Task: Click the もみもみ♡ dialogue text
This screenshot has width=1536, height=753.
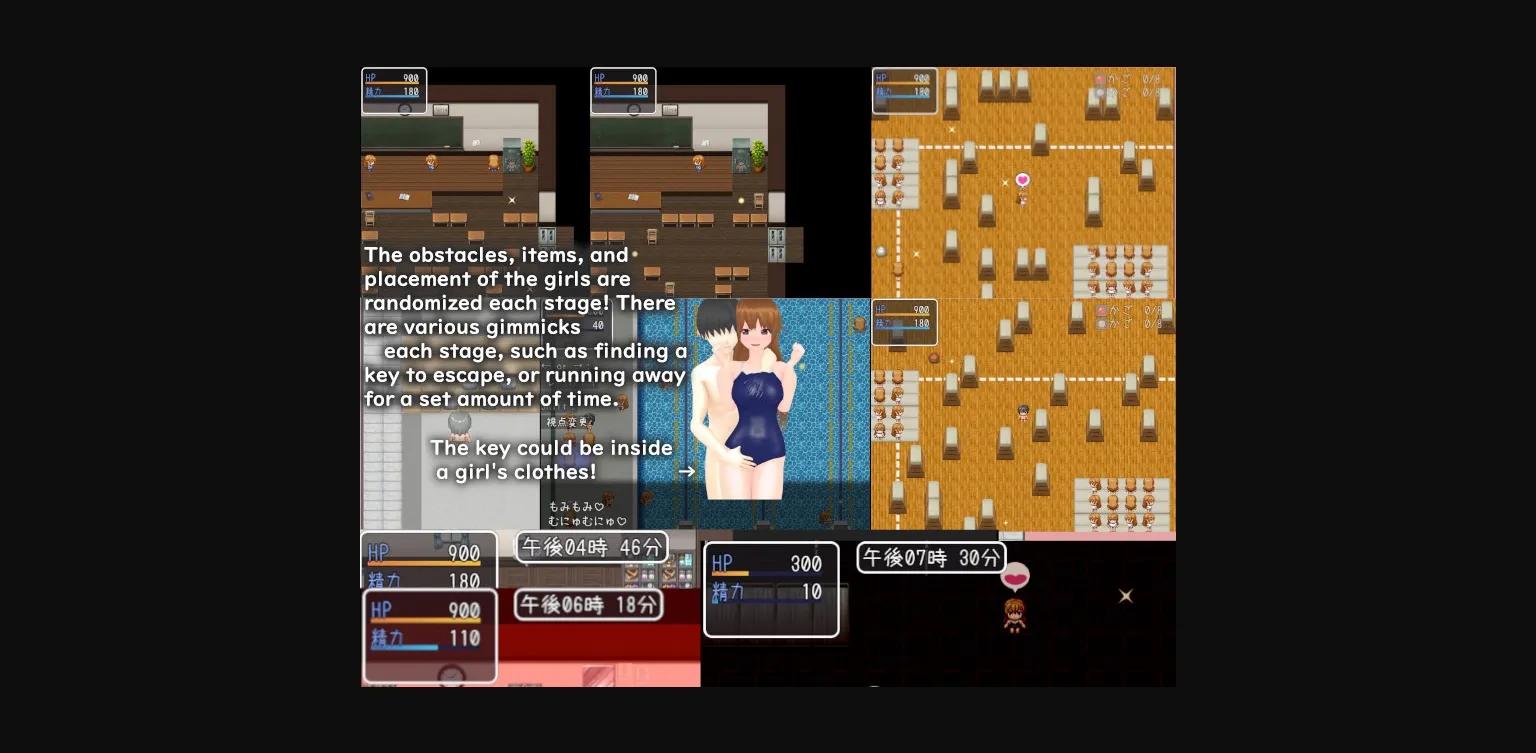Action: (x=575, y=508)
